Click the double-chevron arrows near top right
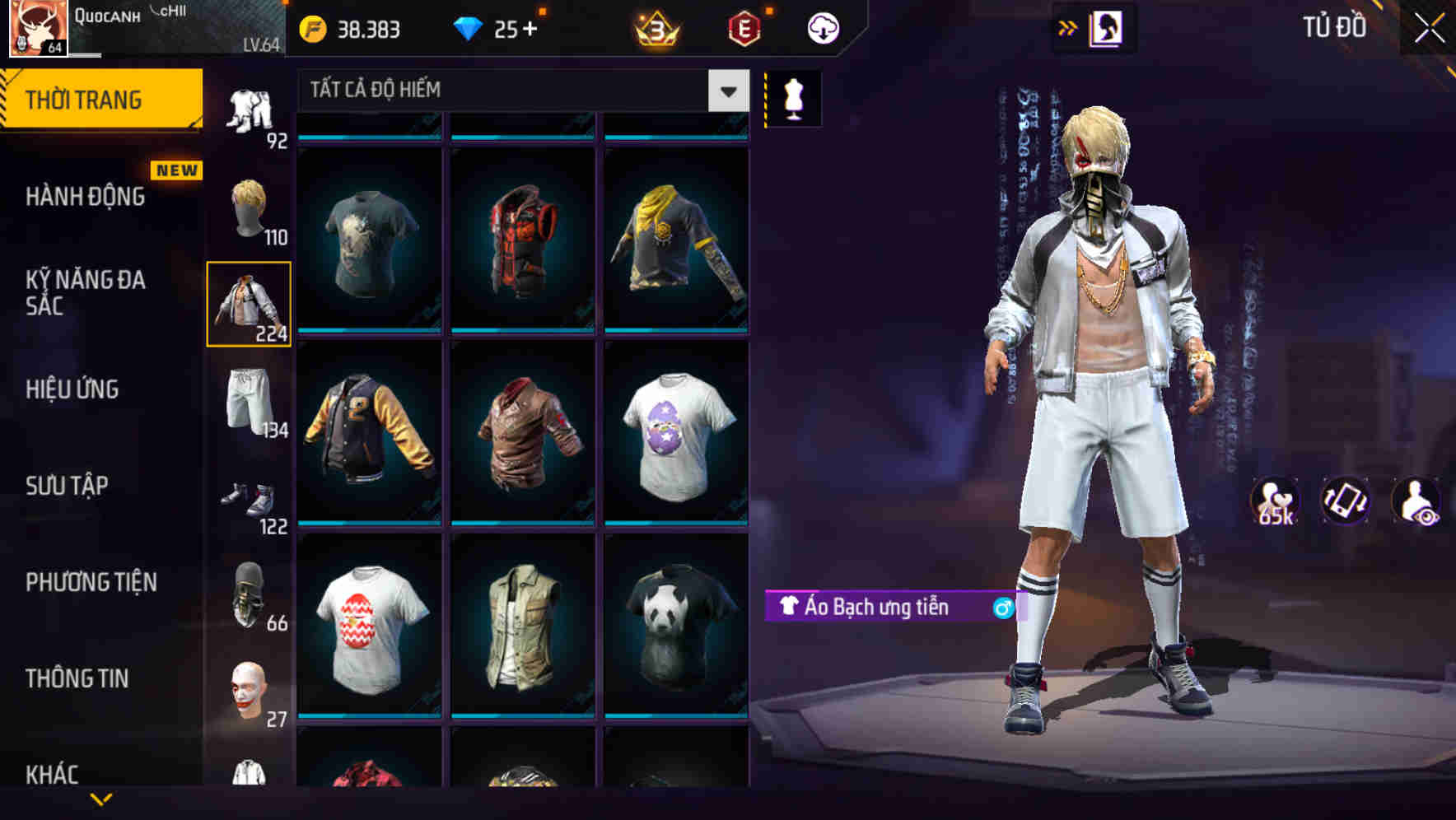 [x=1066, y=26]
